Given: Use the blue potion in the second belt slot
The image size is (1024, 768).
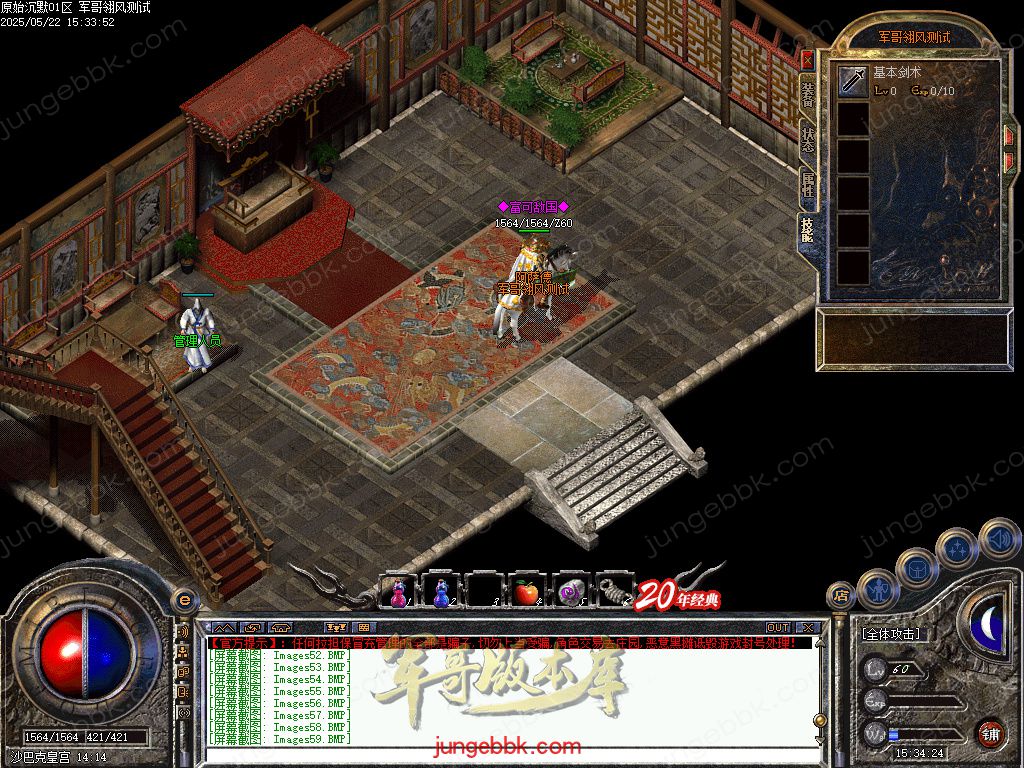Looking at the screenshot, I should (440, 592).
